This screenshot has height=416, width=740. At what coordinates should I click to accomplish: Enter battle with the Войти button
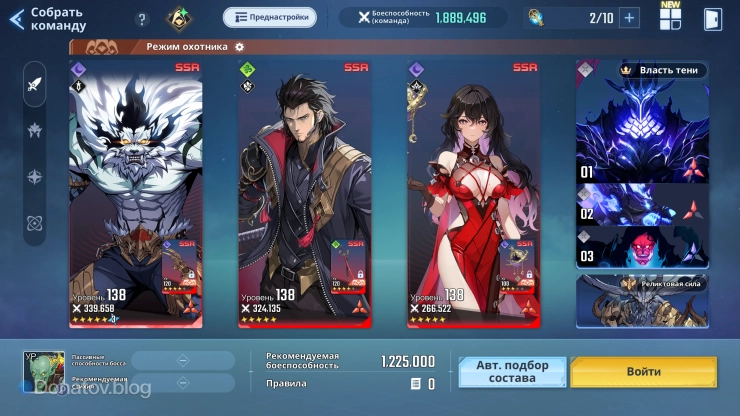coord(643,372)
